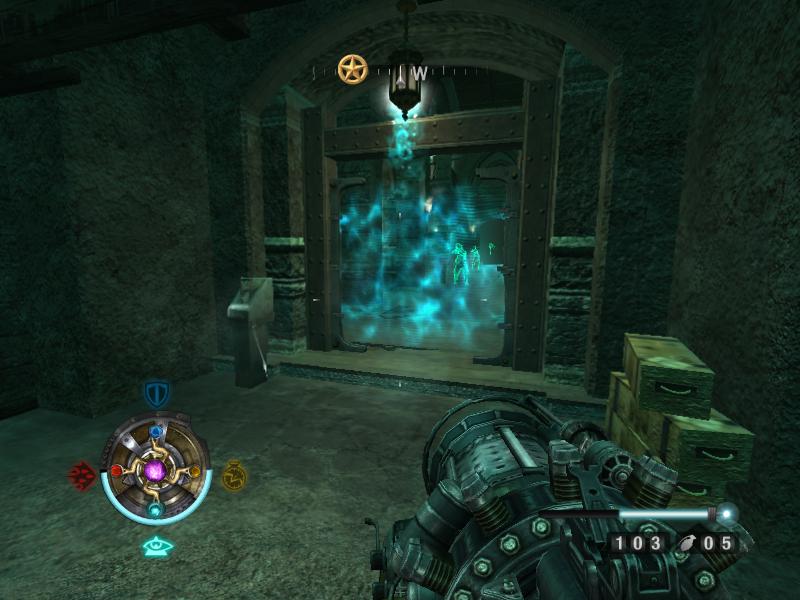Viewport: 800px width, 600px height.
Task: Activate the blue shield veil power
Action: [156, 393]
